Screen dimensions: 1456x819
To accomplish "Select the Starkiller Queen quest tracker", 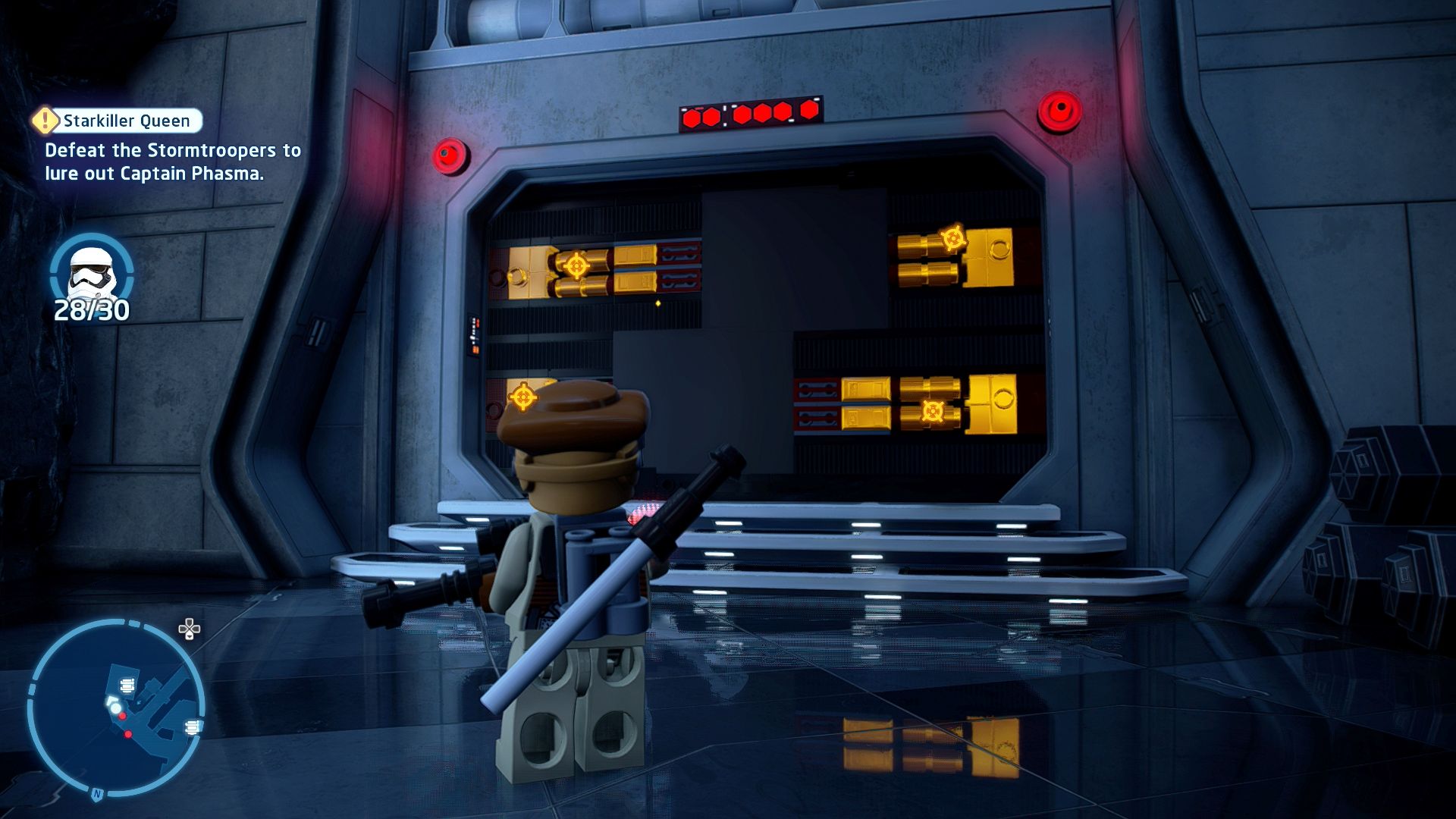I will [119, 121].
